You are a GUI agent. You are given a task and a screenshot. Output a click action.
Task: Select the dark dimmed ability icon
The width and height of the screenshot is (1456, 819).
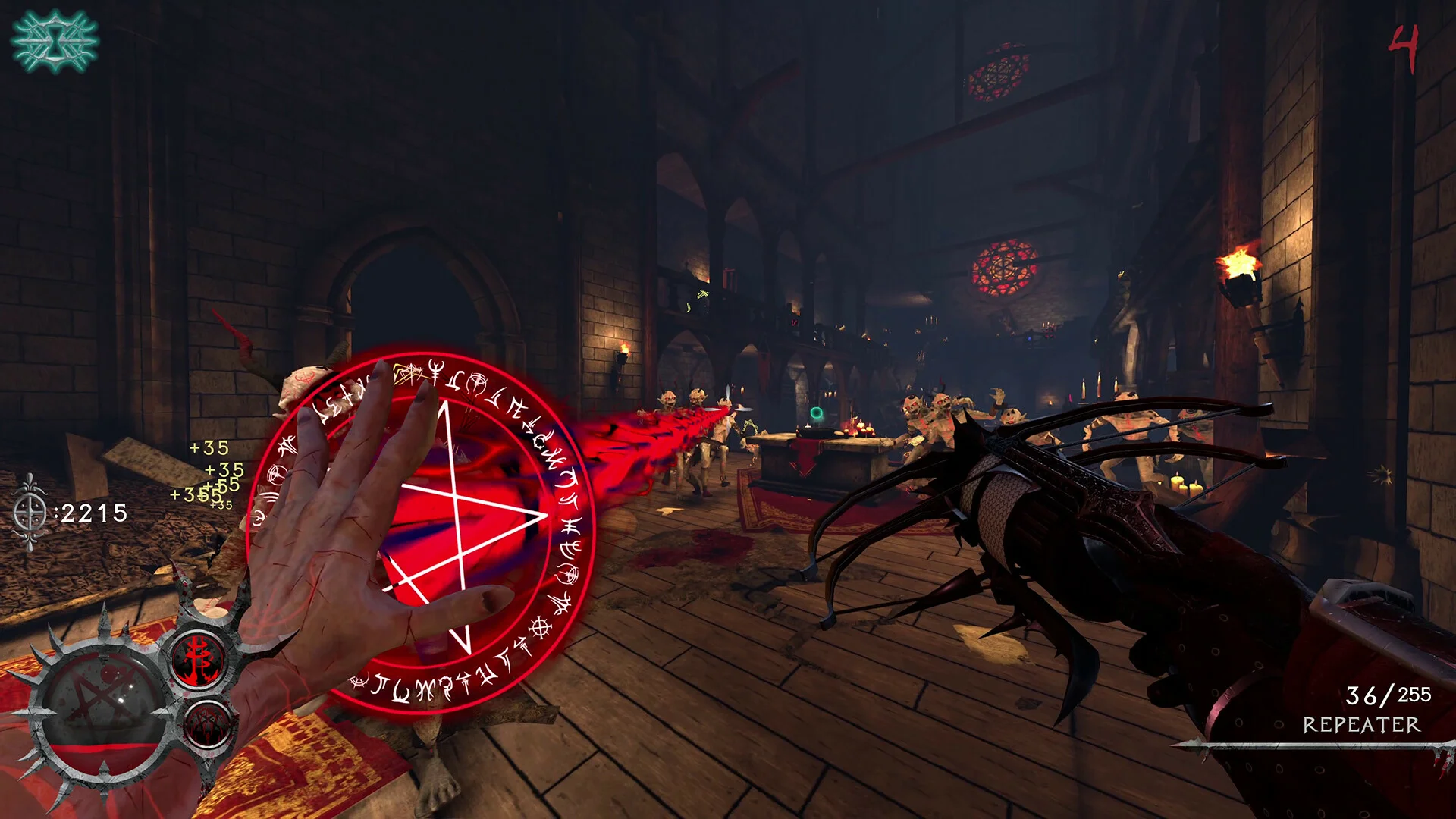tap(206, 723)
